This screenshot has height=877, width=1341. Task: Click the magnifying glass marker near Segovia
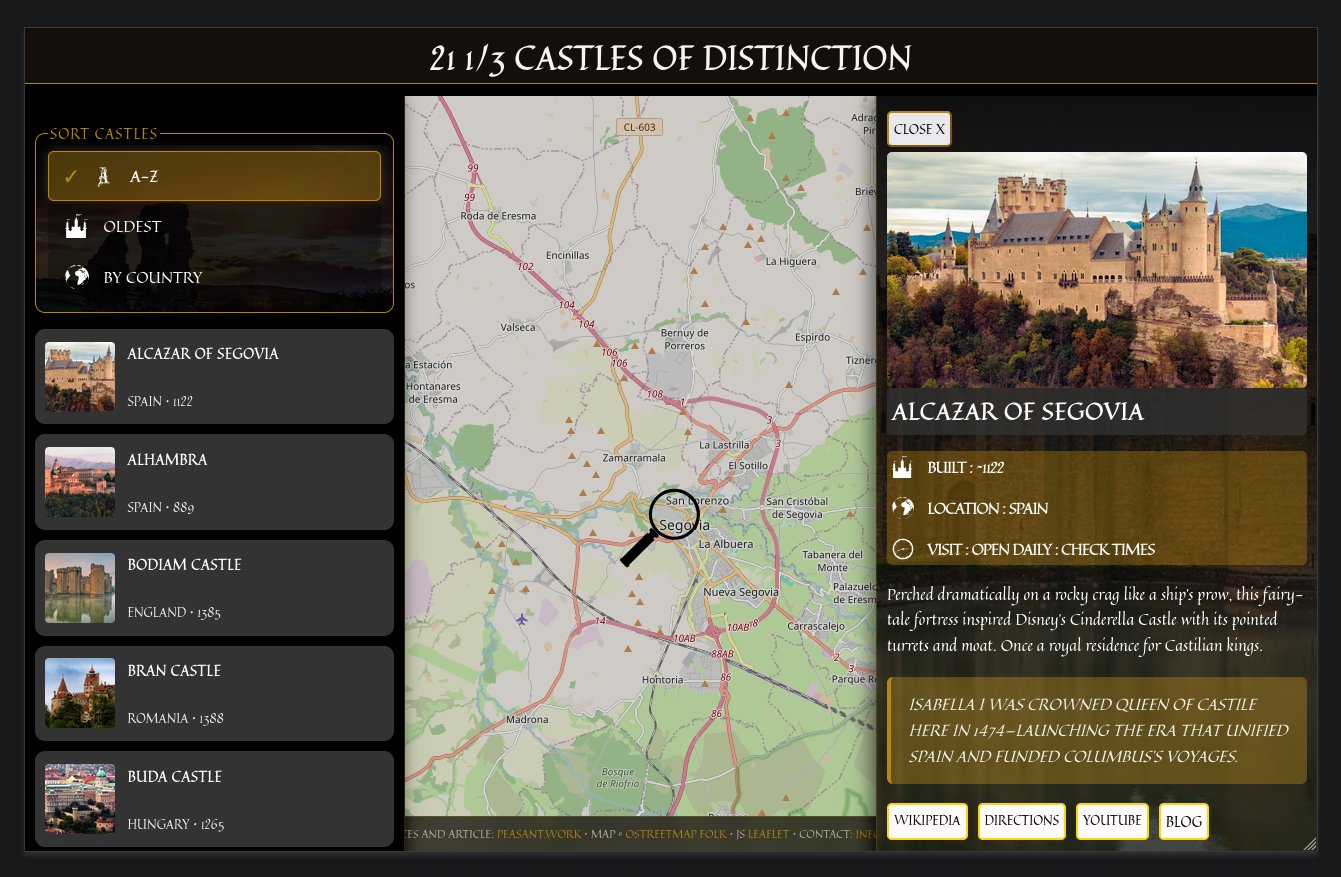pos(675,514)
